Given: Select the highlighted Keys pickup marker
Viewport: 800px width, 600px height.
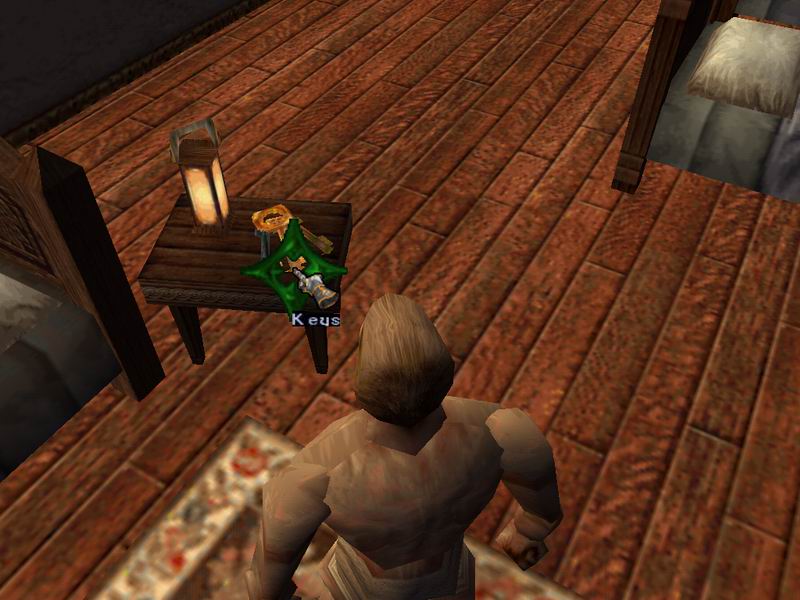Looking at the screenshot, I should click(293, 269).
